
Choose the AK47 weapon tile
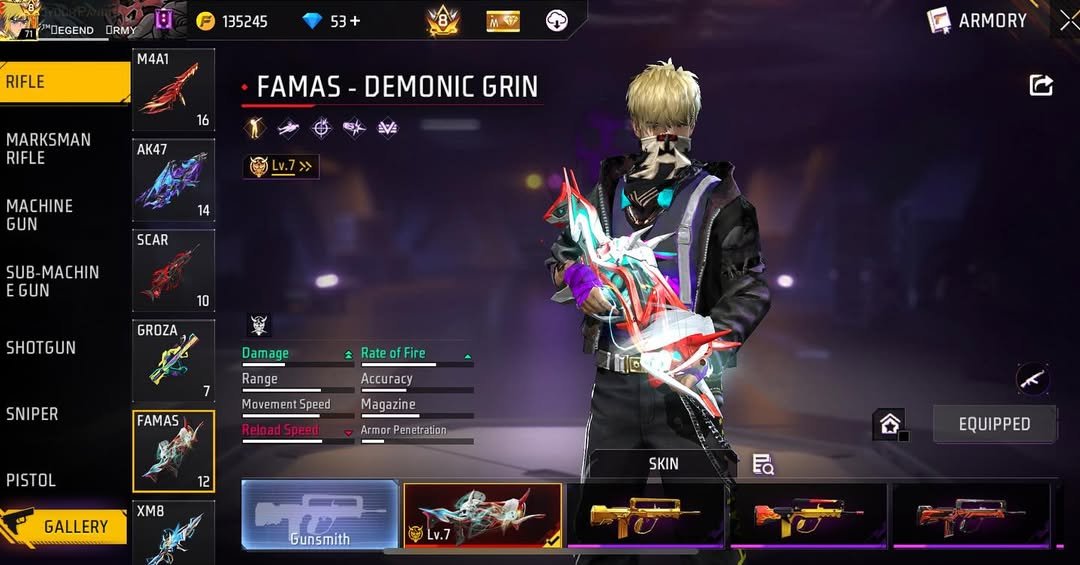173,180
